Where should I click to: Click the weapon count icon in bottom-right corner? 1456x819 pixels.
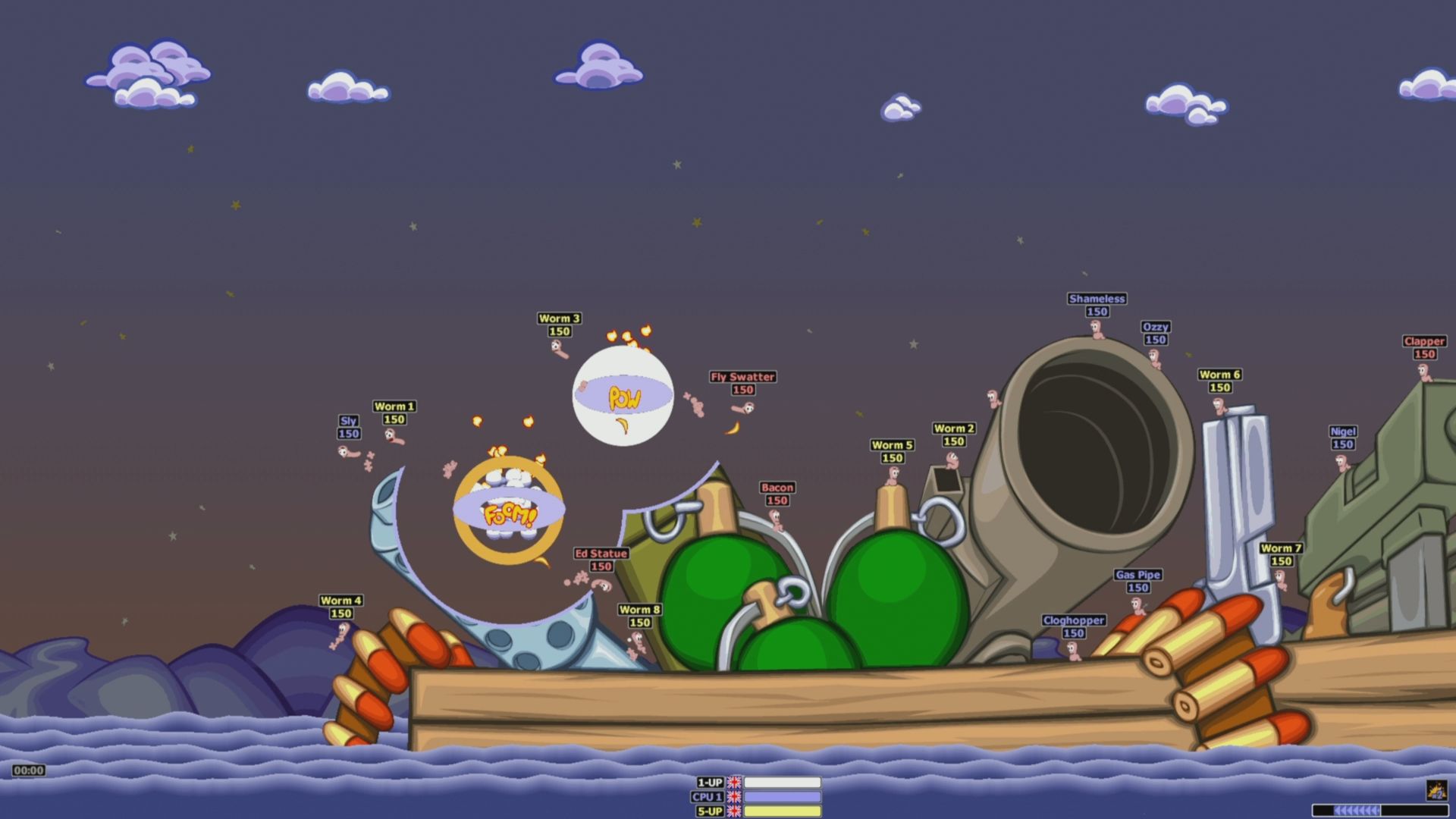(1437, 791)
